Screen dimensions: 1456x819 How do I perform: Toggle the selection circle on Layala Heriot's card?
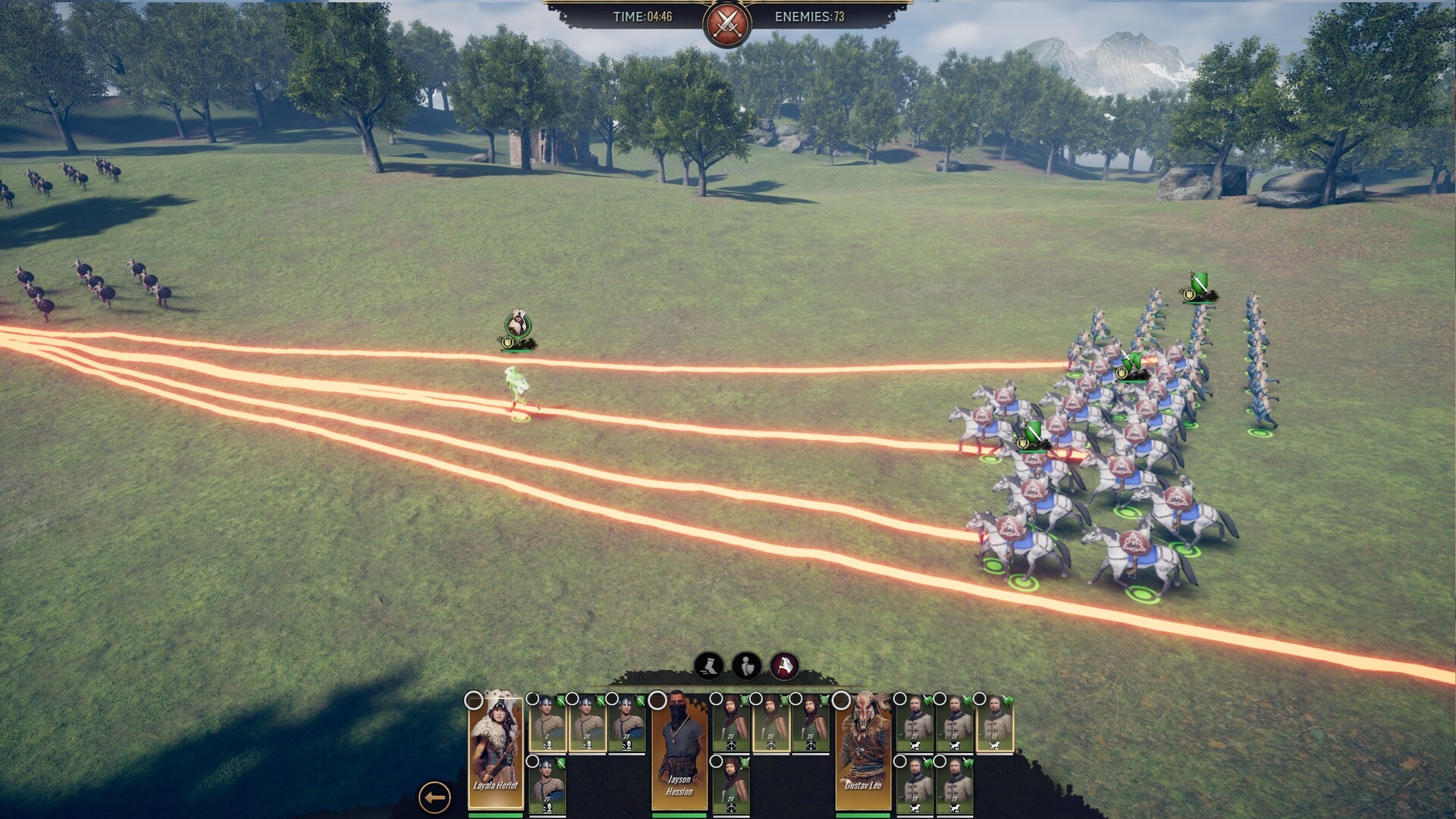pos(474,700)
